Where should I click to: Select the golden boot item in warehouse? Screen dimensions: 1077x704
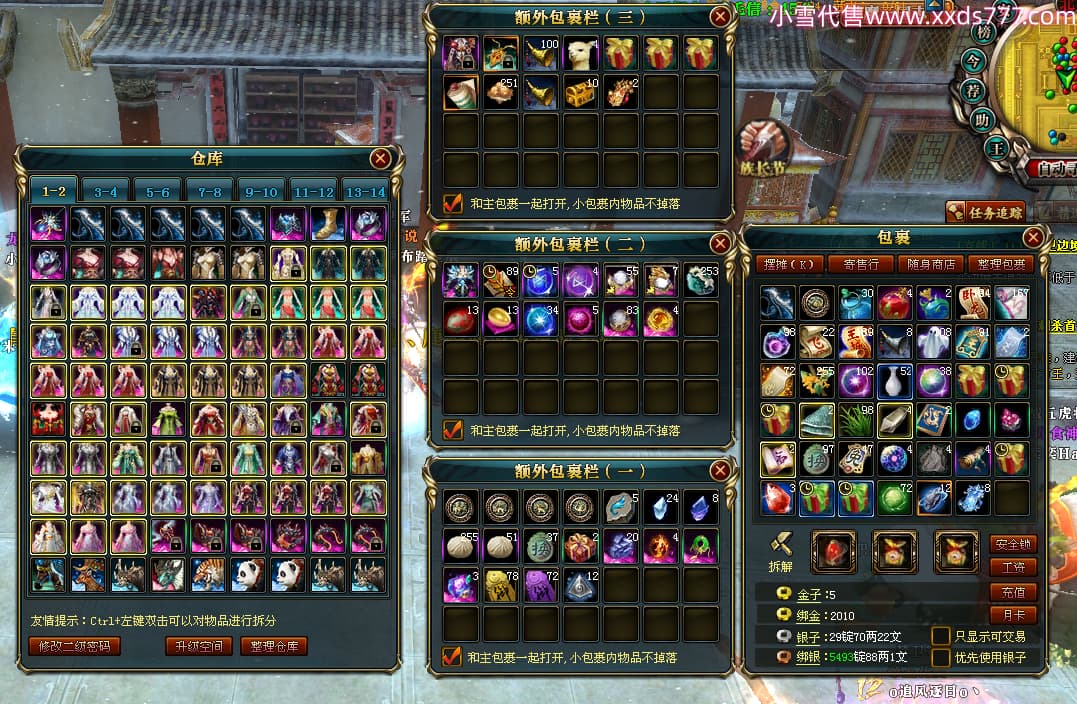[328, 223]
